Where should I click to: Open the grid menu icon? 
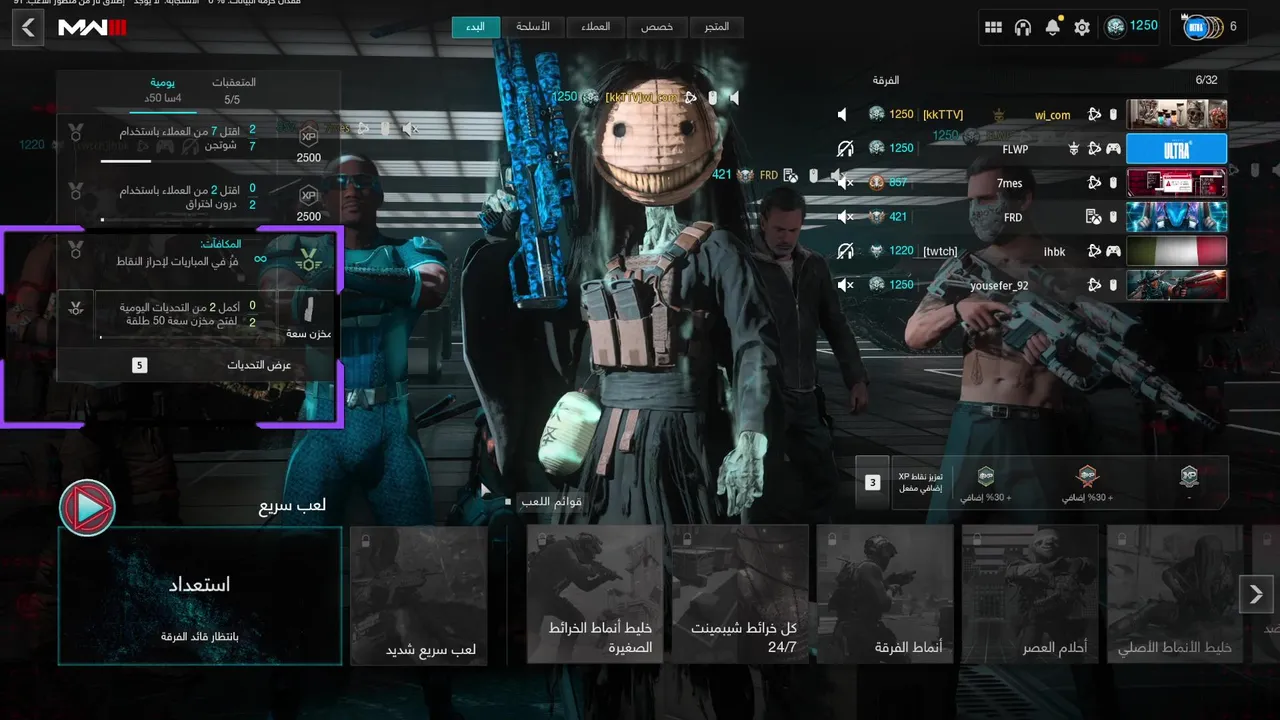[993, 28]
